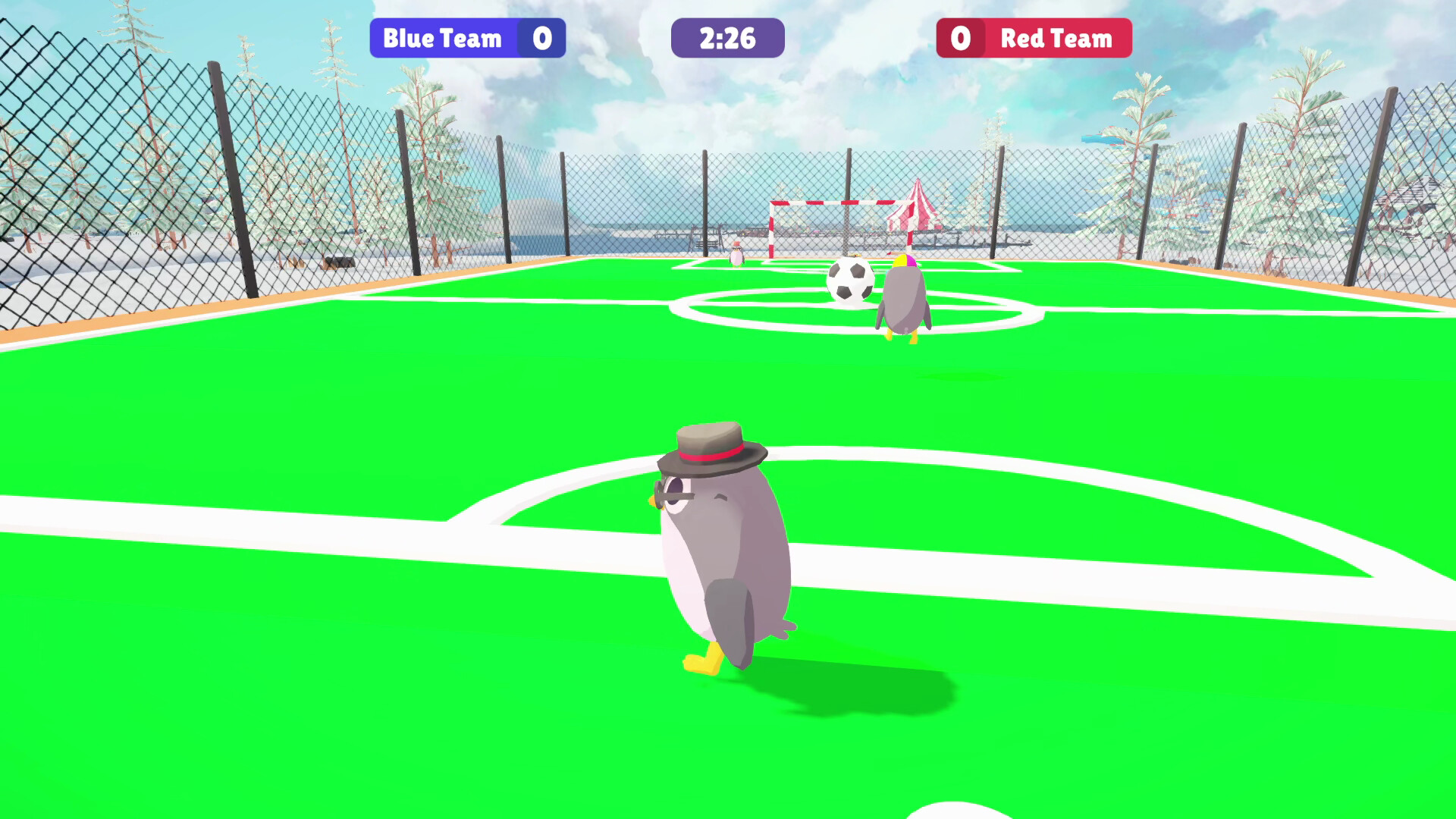Select the match timer showing 2:26

pyautogui.click(x=726, y=38)
